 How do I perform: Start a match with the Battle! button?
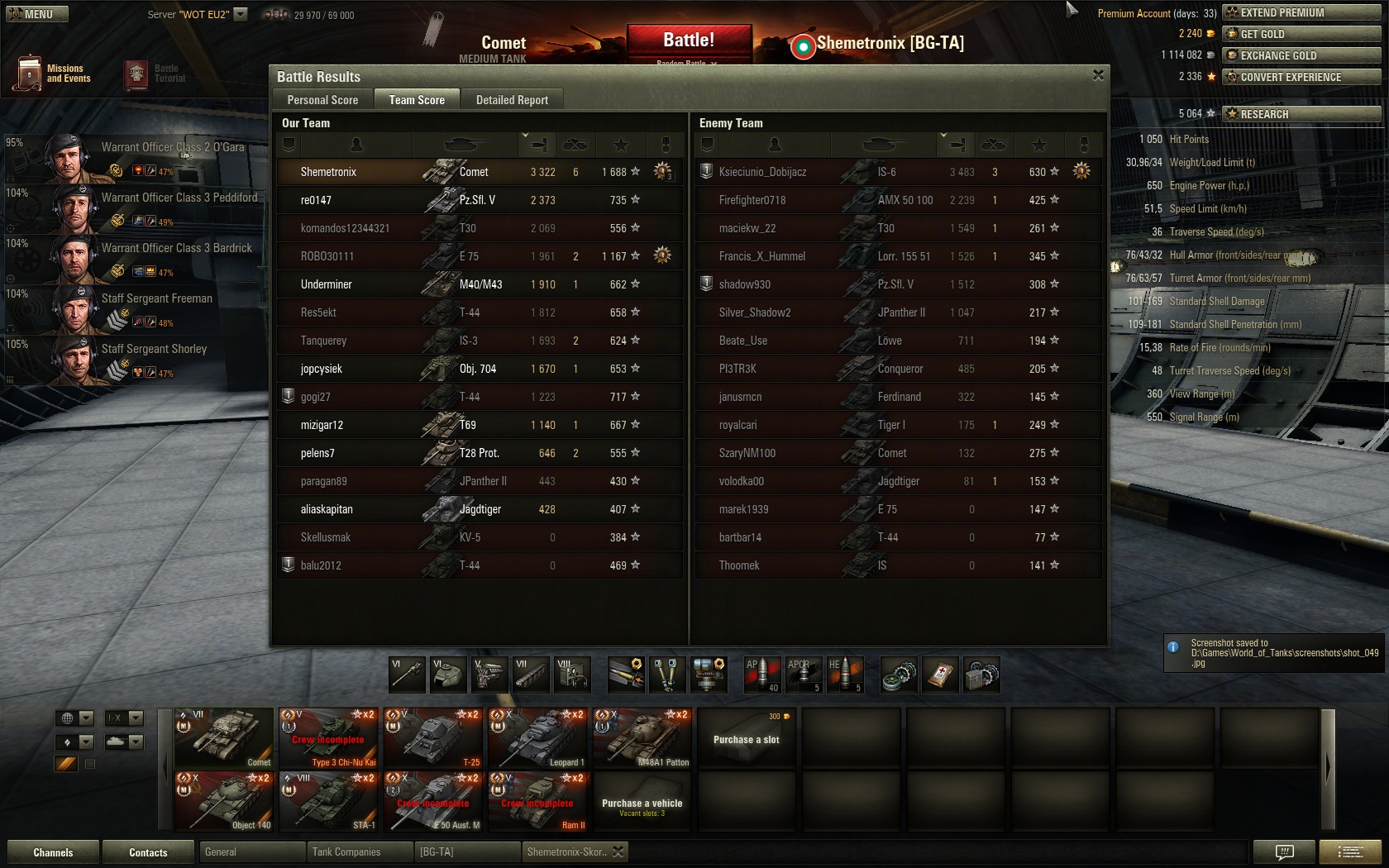pyautogui.click(x=689, y=41)
